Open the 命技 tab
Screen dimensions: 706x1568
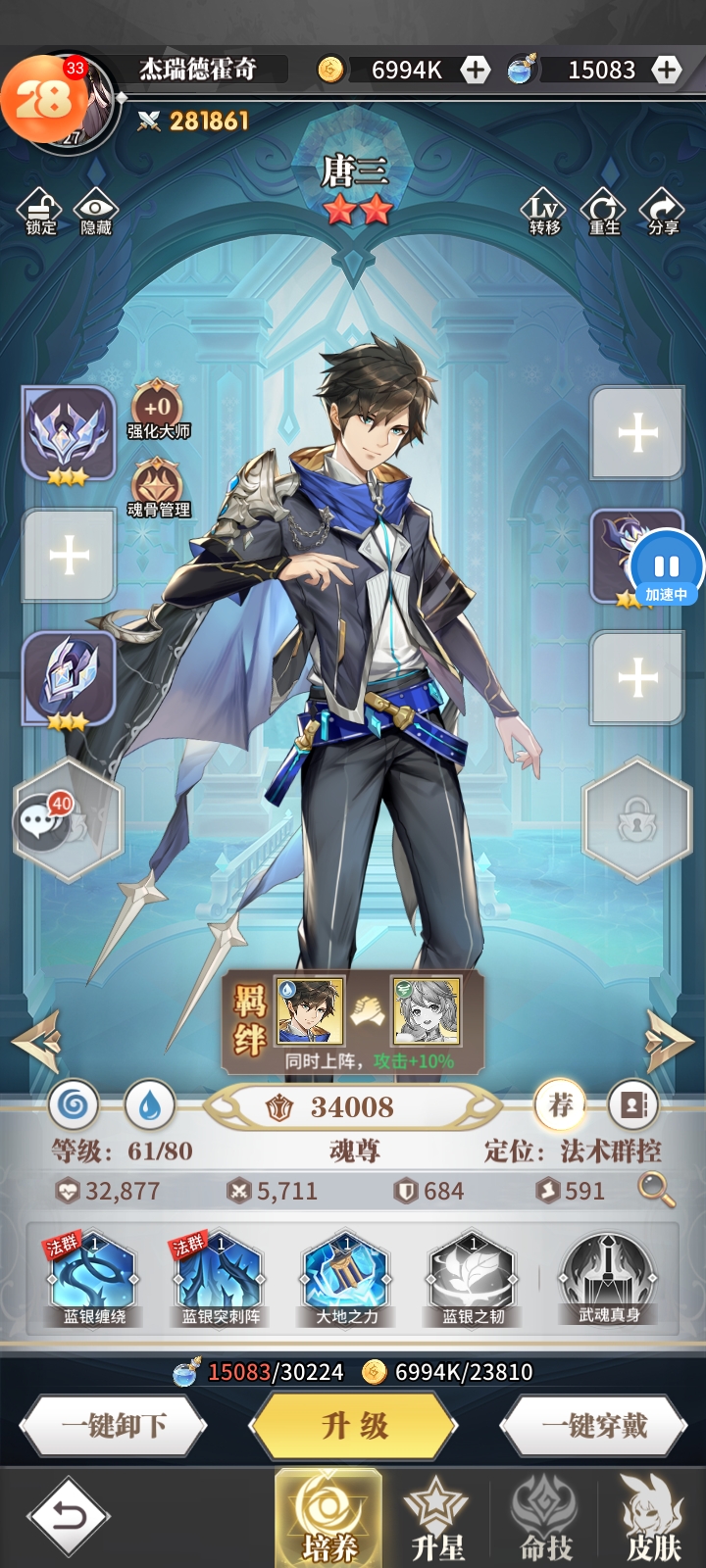(546, 1517)
